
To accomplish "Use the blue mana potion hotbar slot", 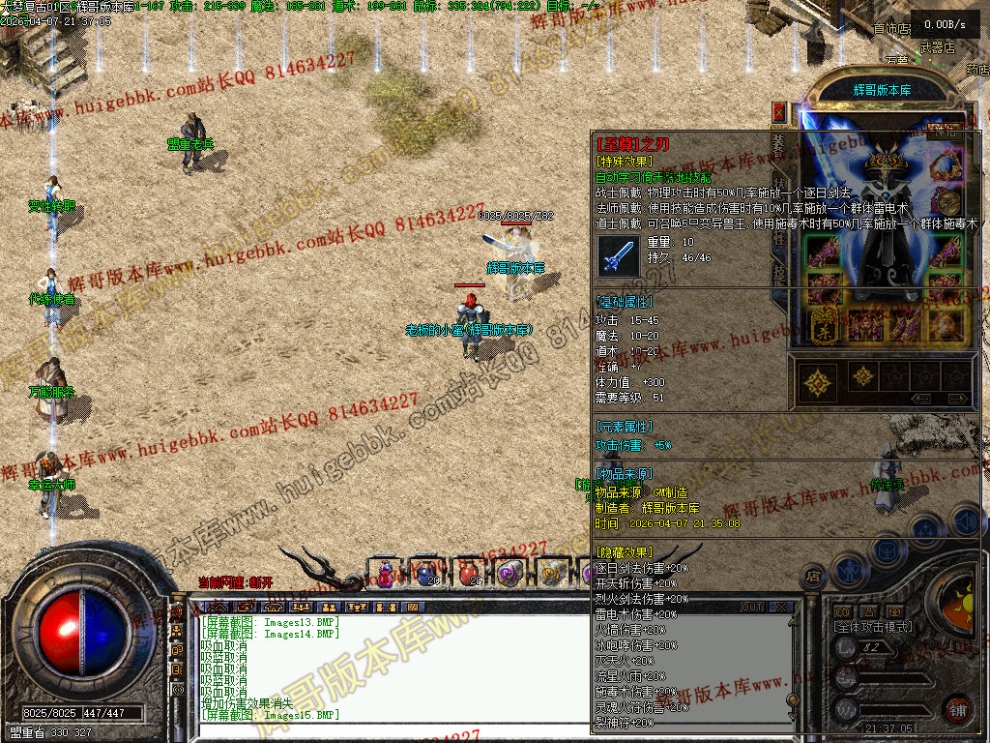I will (426, 573).
